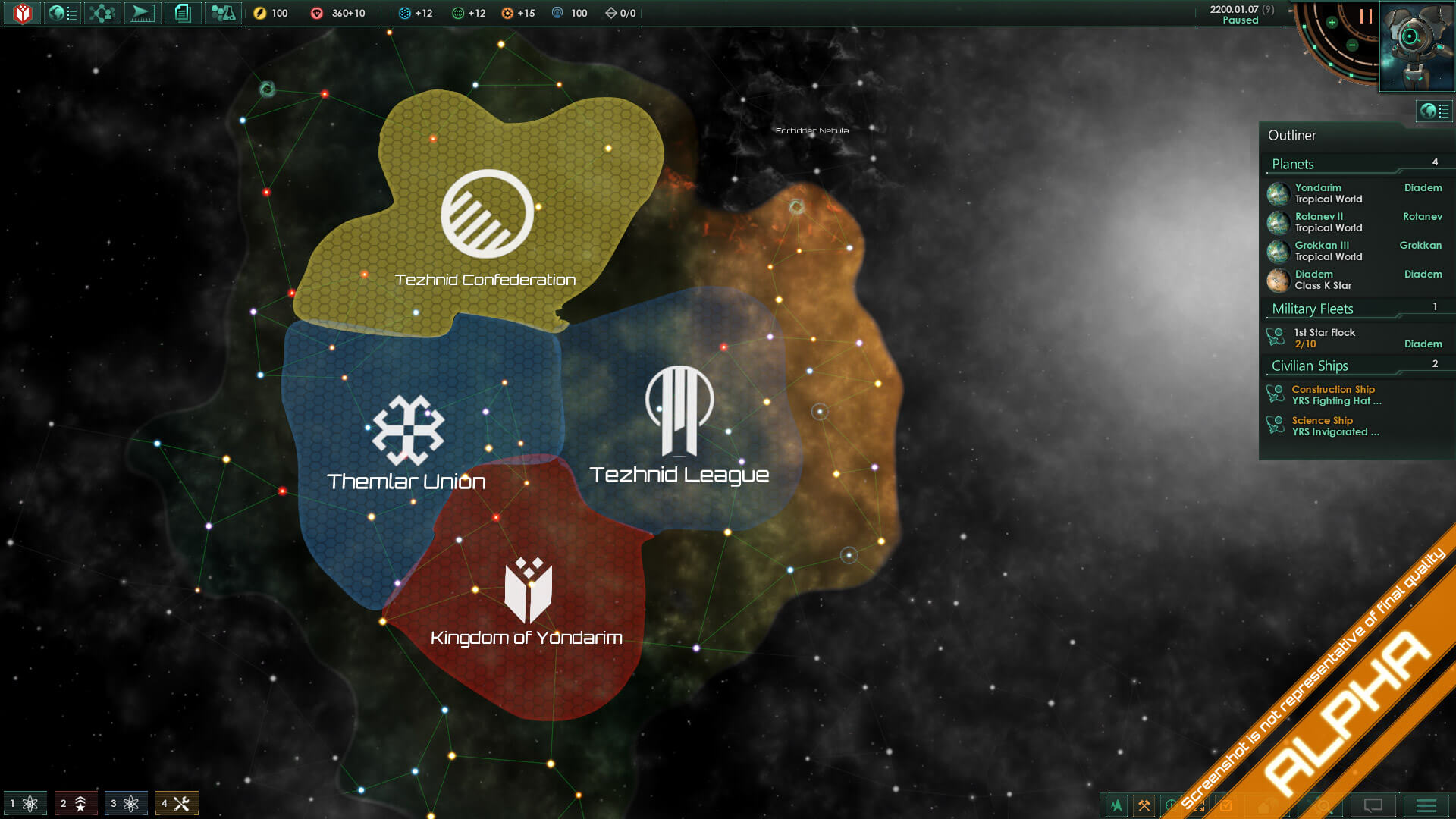Select the 1st Star Flock fleet

pyautogui.click(x=1323, y=337)
